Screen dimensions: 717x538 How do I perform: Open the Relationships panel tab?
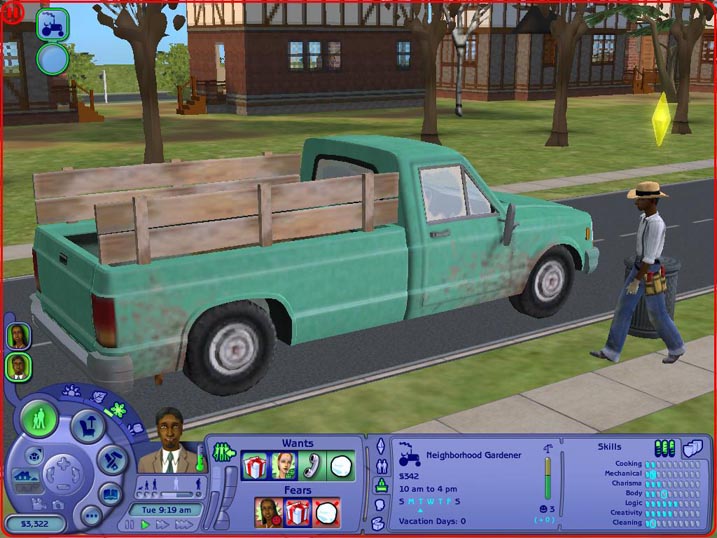click(x=381, y=466)
